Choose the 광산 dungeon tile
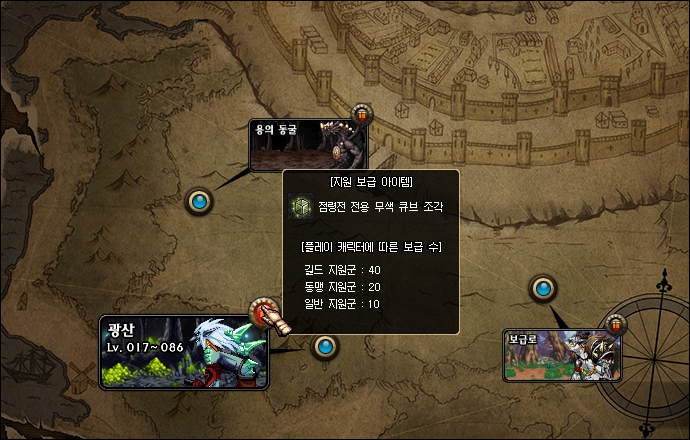Image resolution: width=690 pixels, height=440 pixels. click(183, 352)
